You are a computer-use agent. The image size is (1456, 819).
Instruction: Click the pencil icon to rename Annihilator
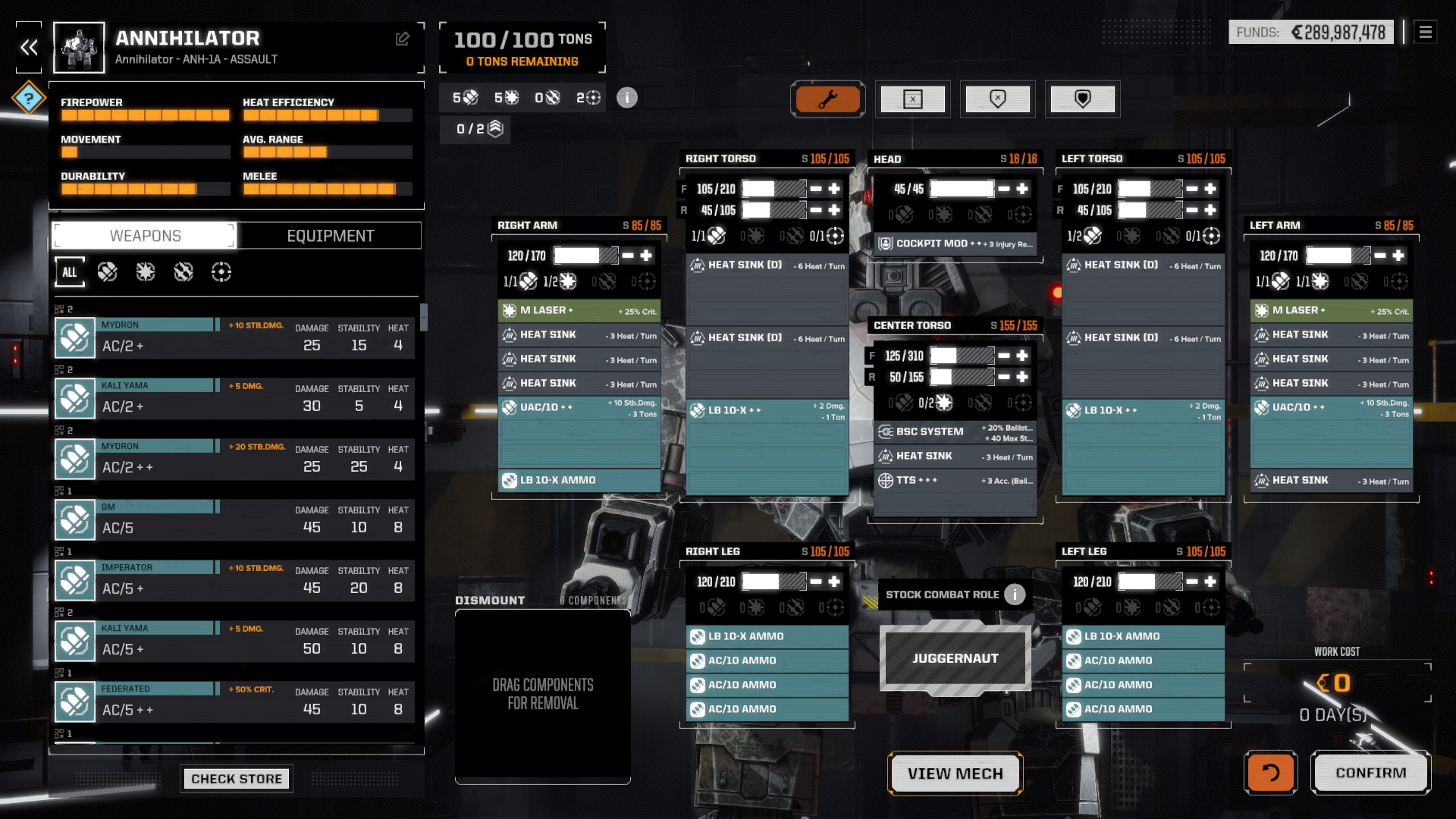(402, 38)
